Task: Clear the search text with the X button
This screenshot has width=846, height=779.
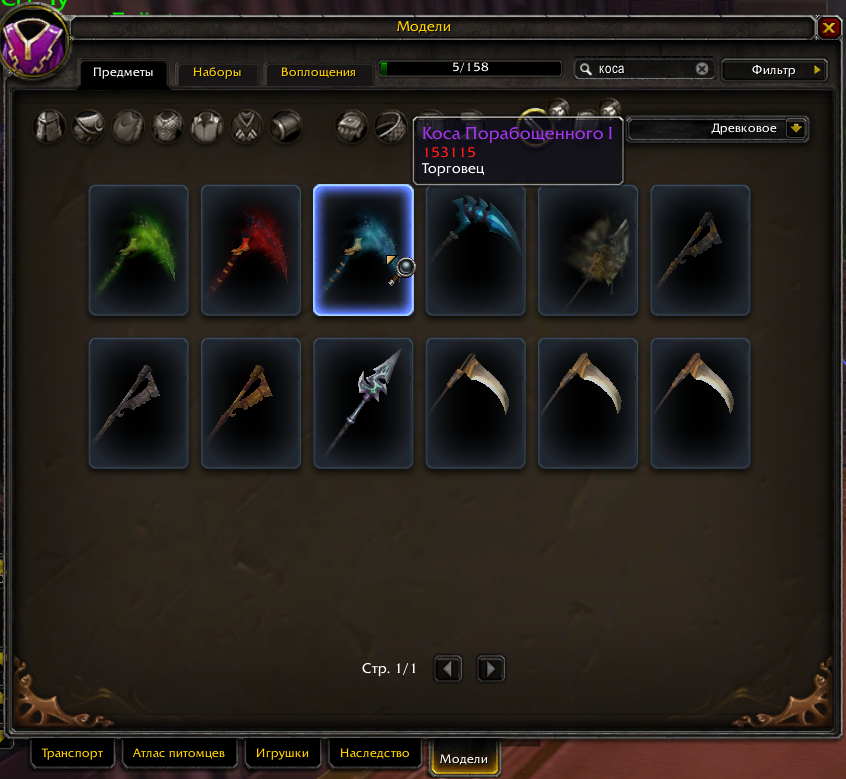Action: point(702,69)
